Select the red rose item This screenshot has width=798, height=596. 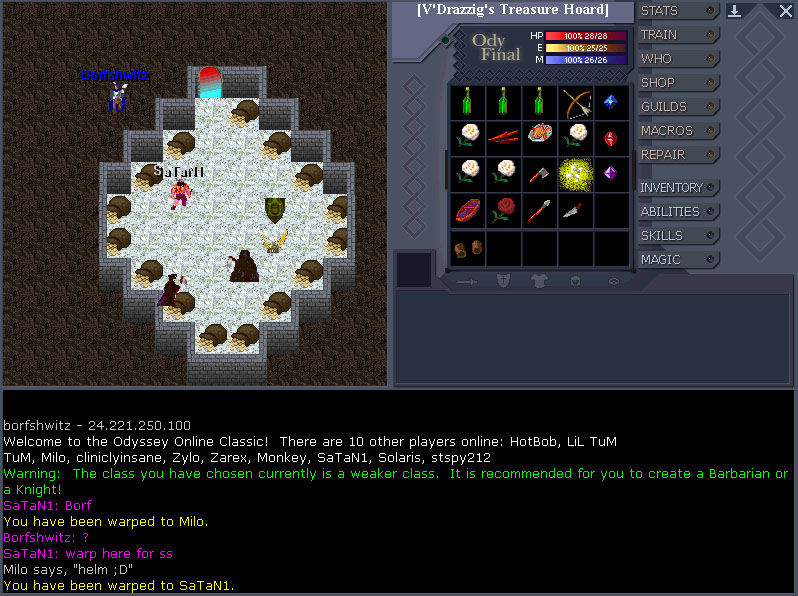coord(503,209)
